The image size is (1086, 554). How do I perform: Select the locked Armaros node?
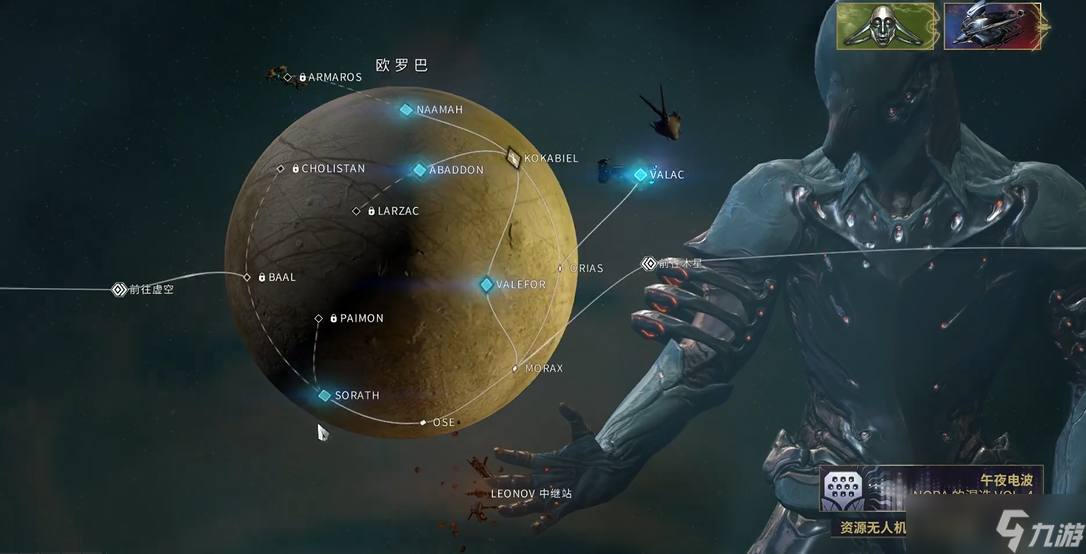point(288,77)
